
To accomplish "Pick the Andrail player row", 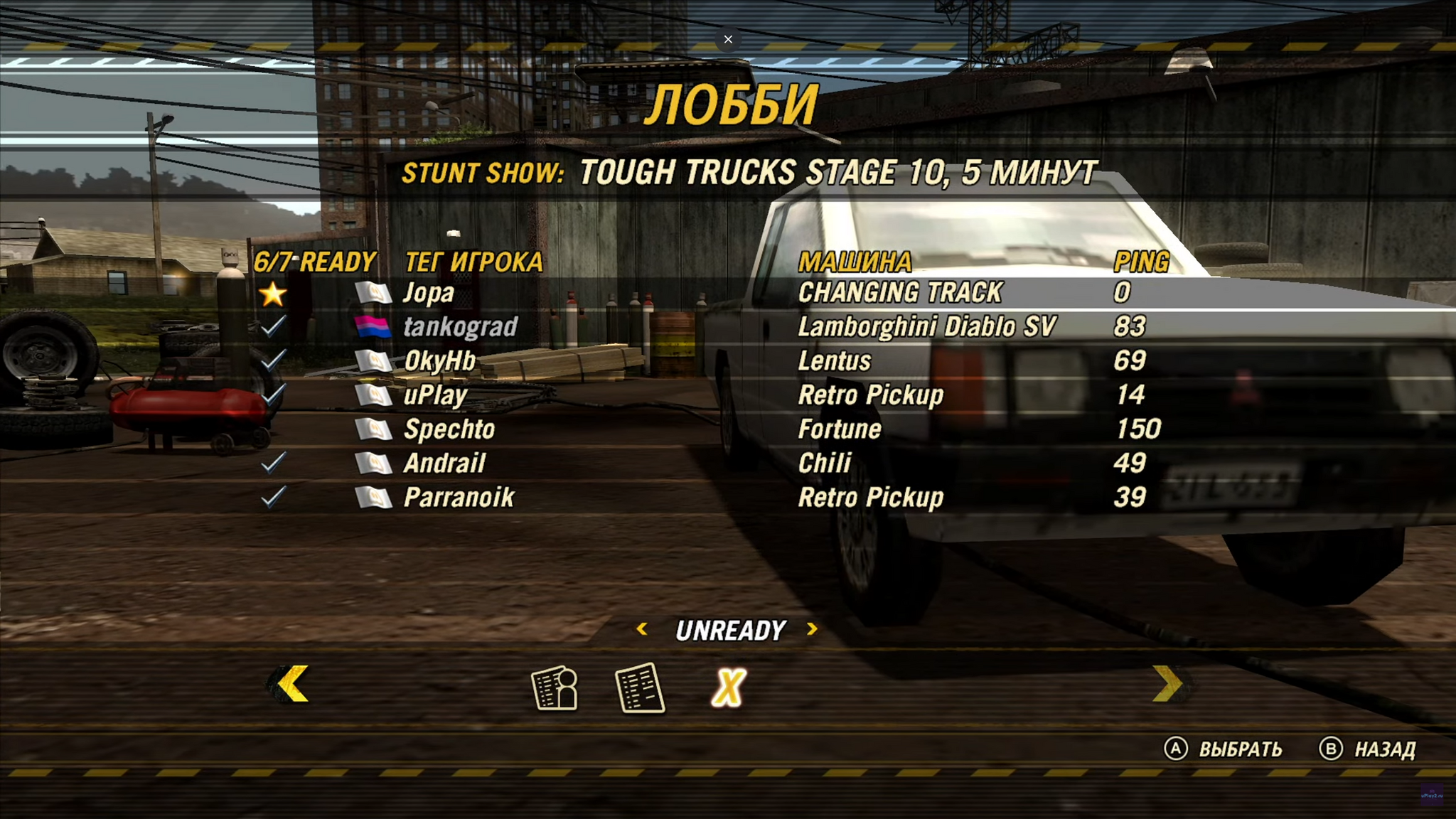I will pyautogui.click(x=444, y=464).
